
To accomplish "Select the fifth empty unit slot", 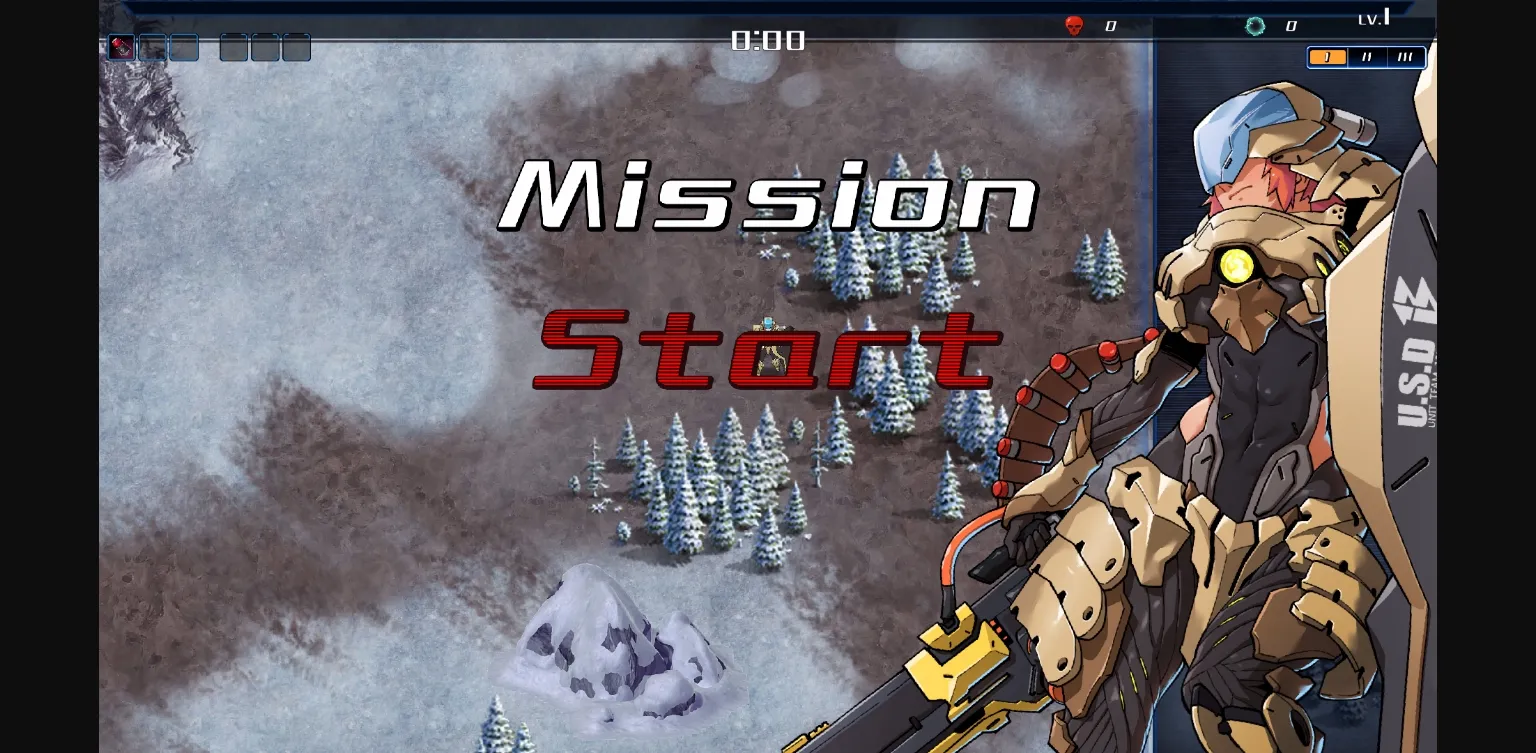I will pyautogui.click(x=265, y=47).
